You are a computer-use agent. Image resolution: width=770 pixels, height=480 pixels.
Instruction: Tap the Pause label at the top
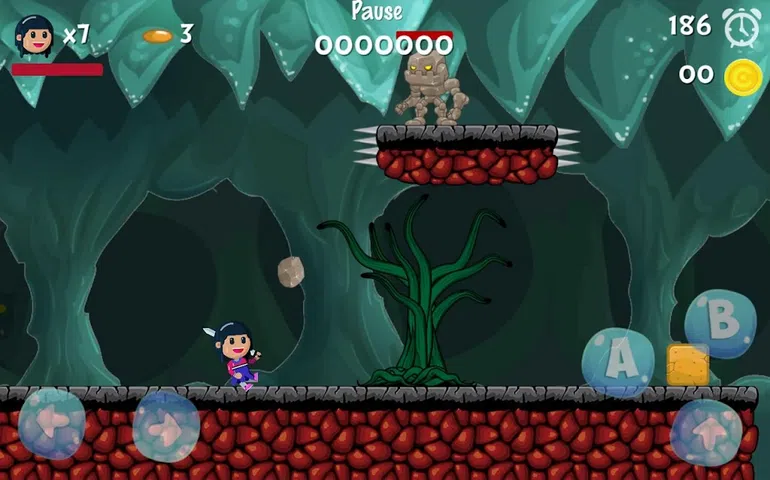(377, 13)
